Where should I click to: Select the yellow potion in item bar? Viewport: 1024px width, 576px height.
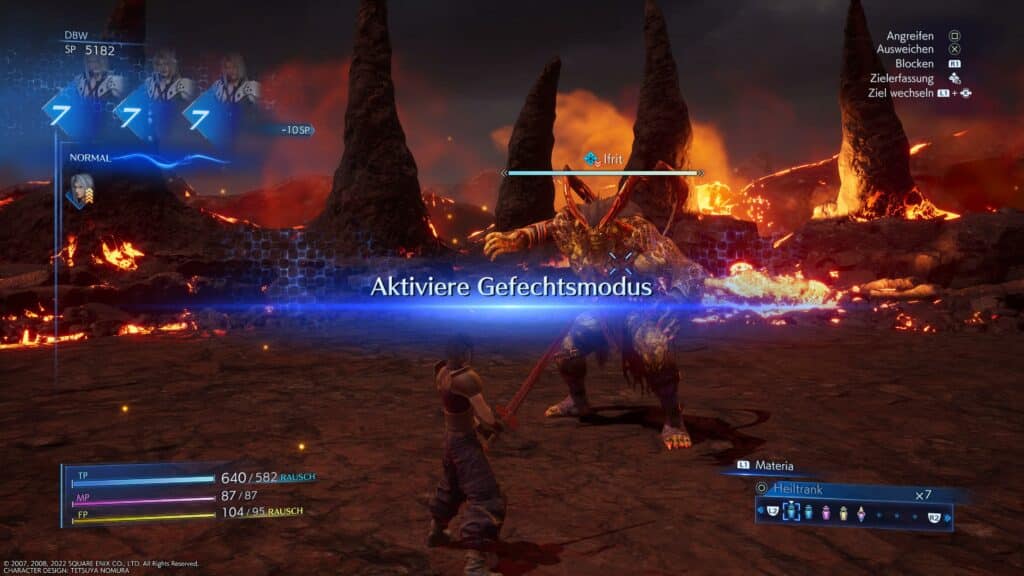tap(843, 513)
